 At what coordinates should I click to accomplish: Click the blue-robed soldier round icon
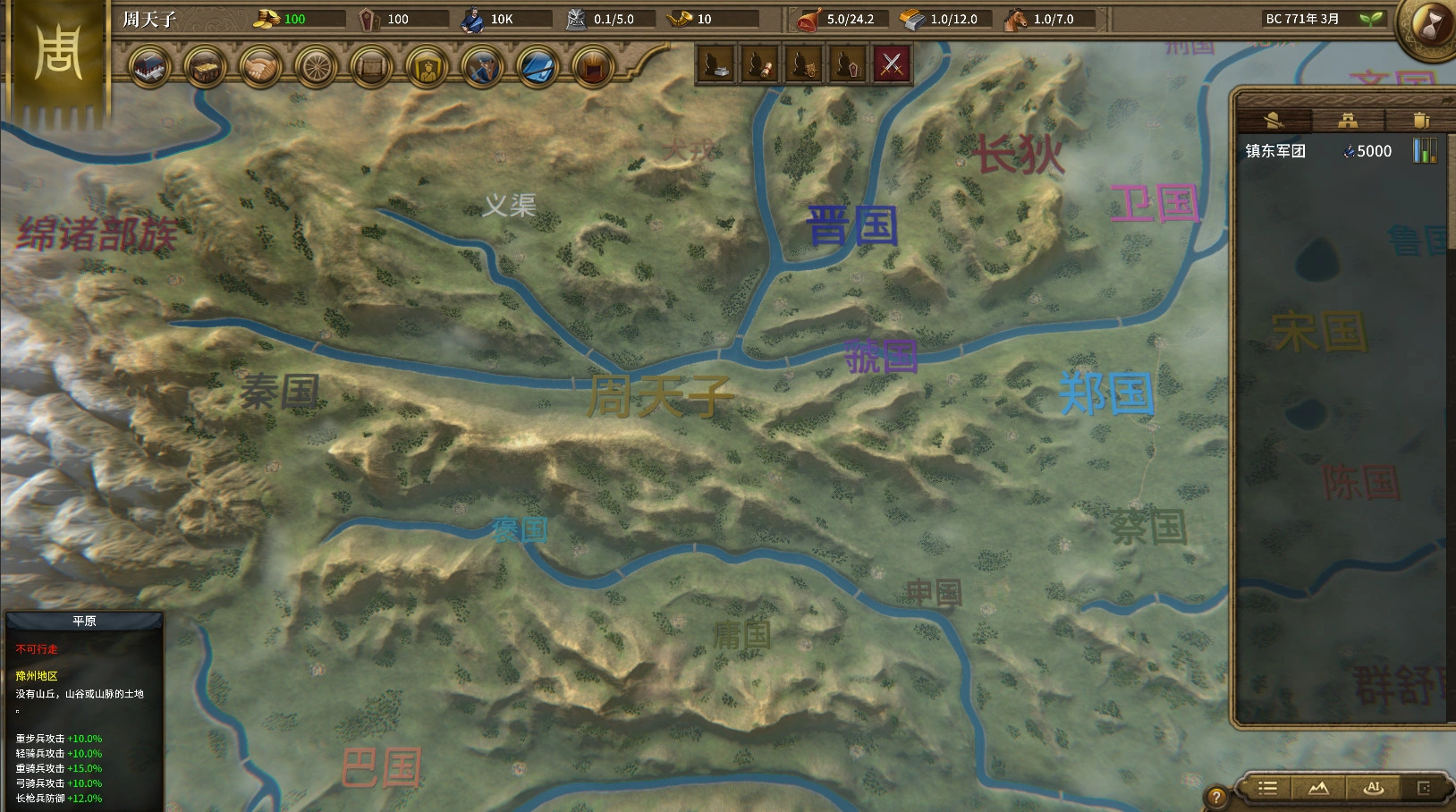coord(482,67)
